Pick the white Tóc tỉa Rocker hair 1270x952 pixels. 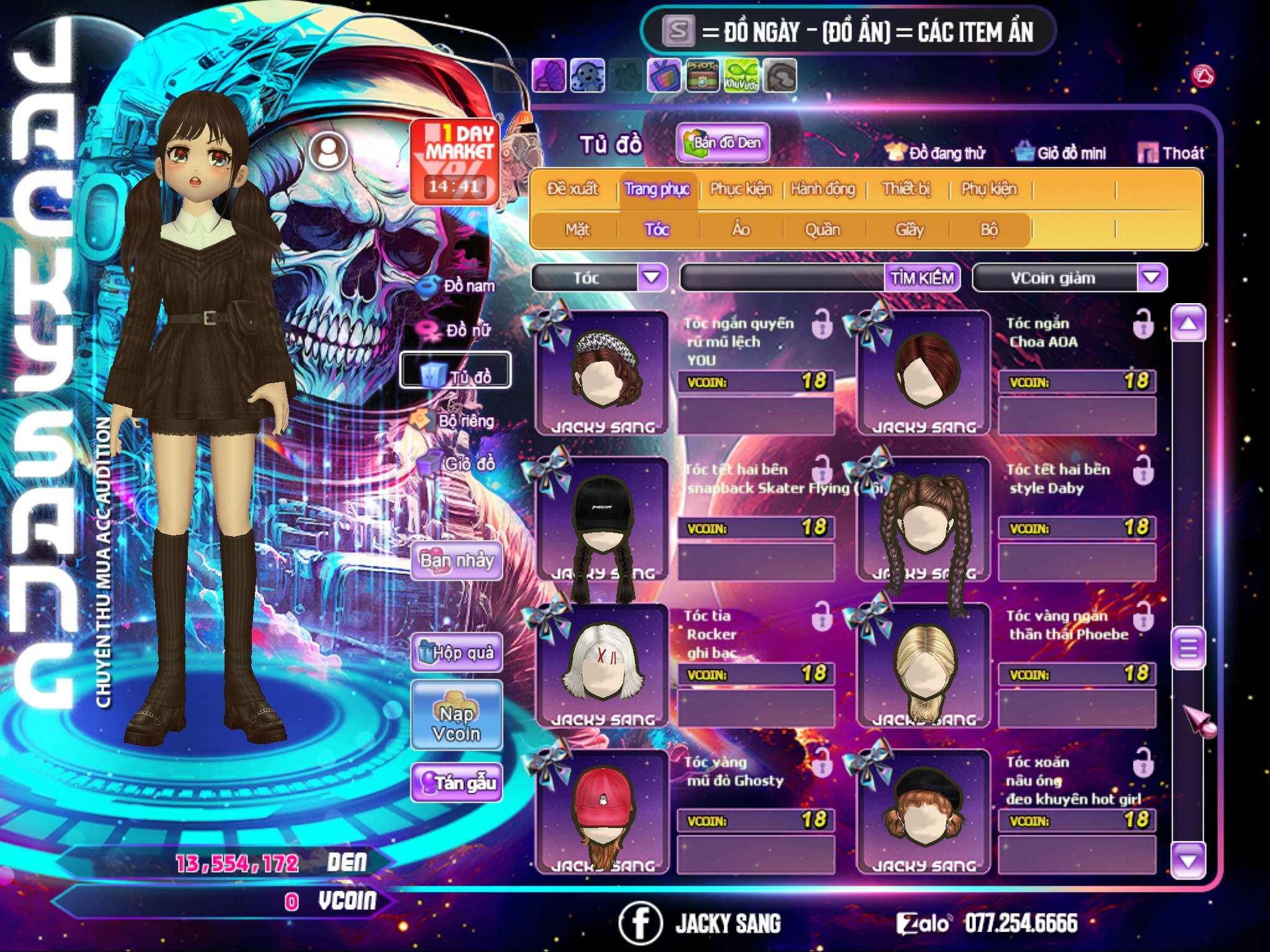(x=602, y=666)
